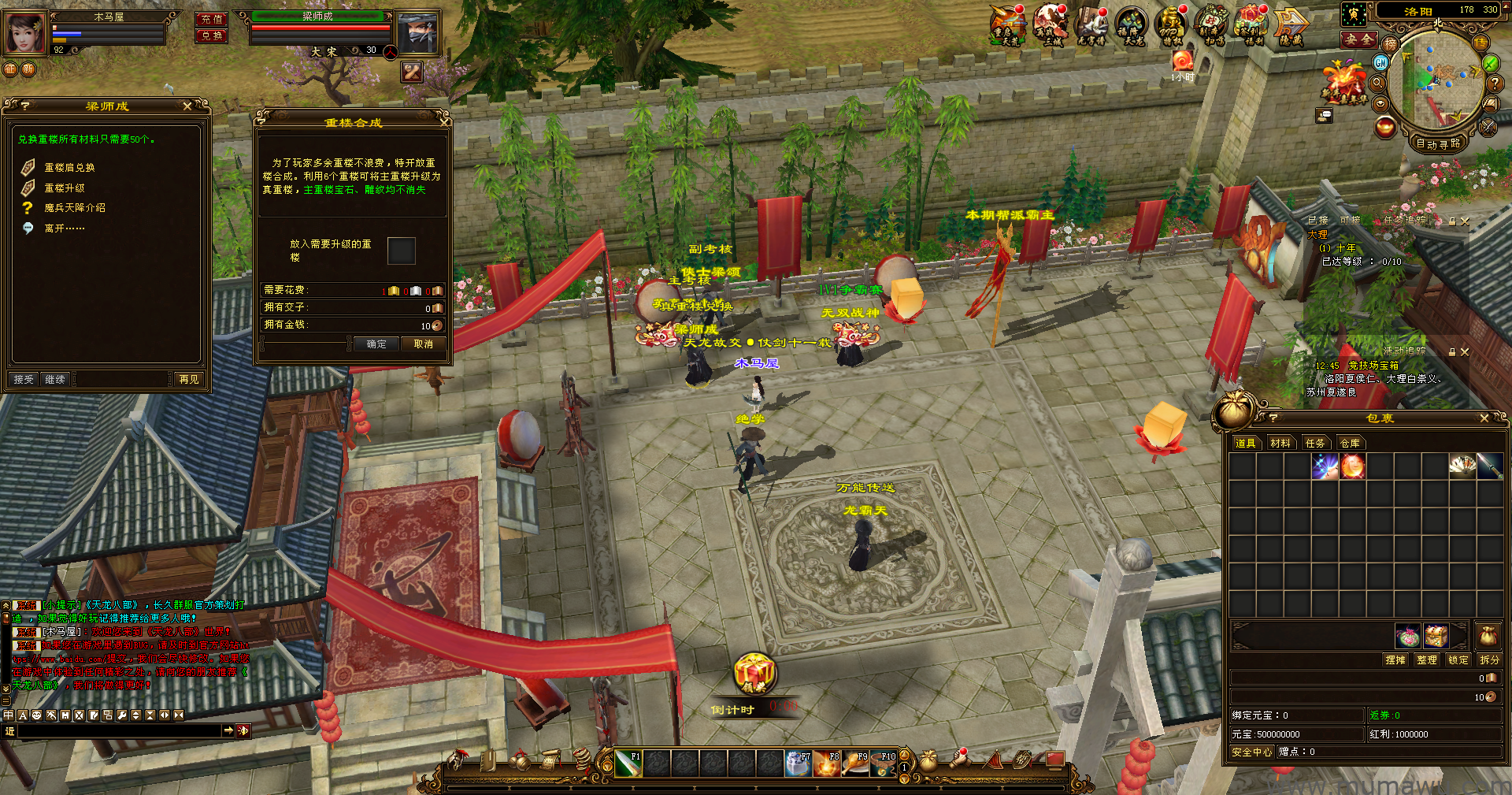
Task: Click the empty 重楼 upgrade item slot
Action: [x=401, y=251]
